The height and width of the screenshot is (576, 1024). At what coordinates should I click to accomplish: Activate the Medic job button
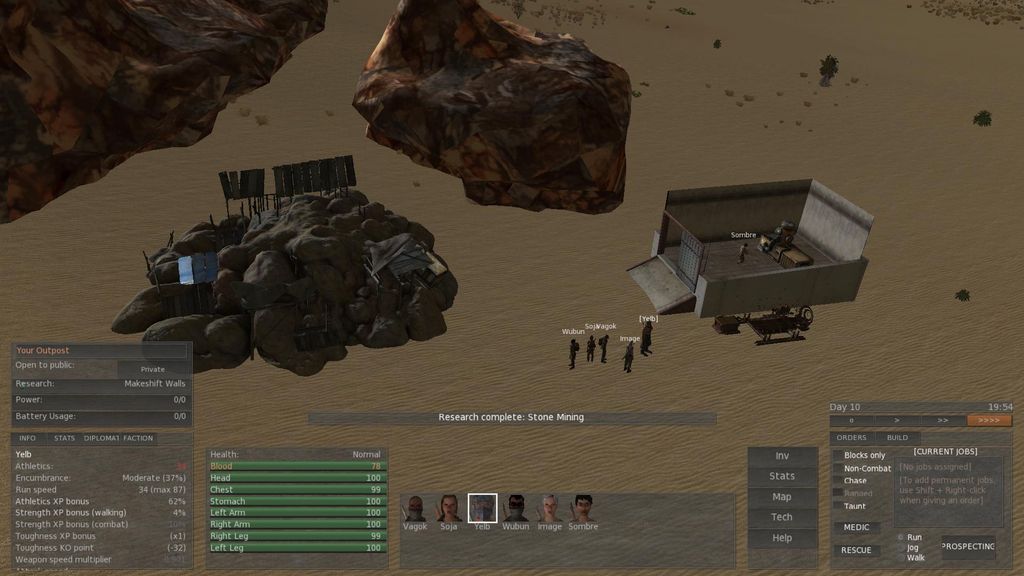[856, 528]
